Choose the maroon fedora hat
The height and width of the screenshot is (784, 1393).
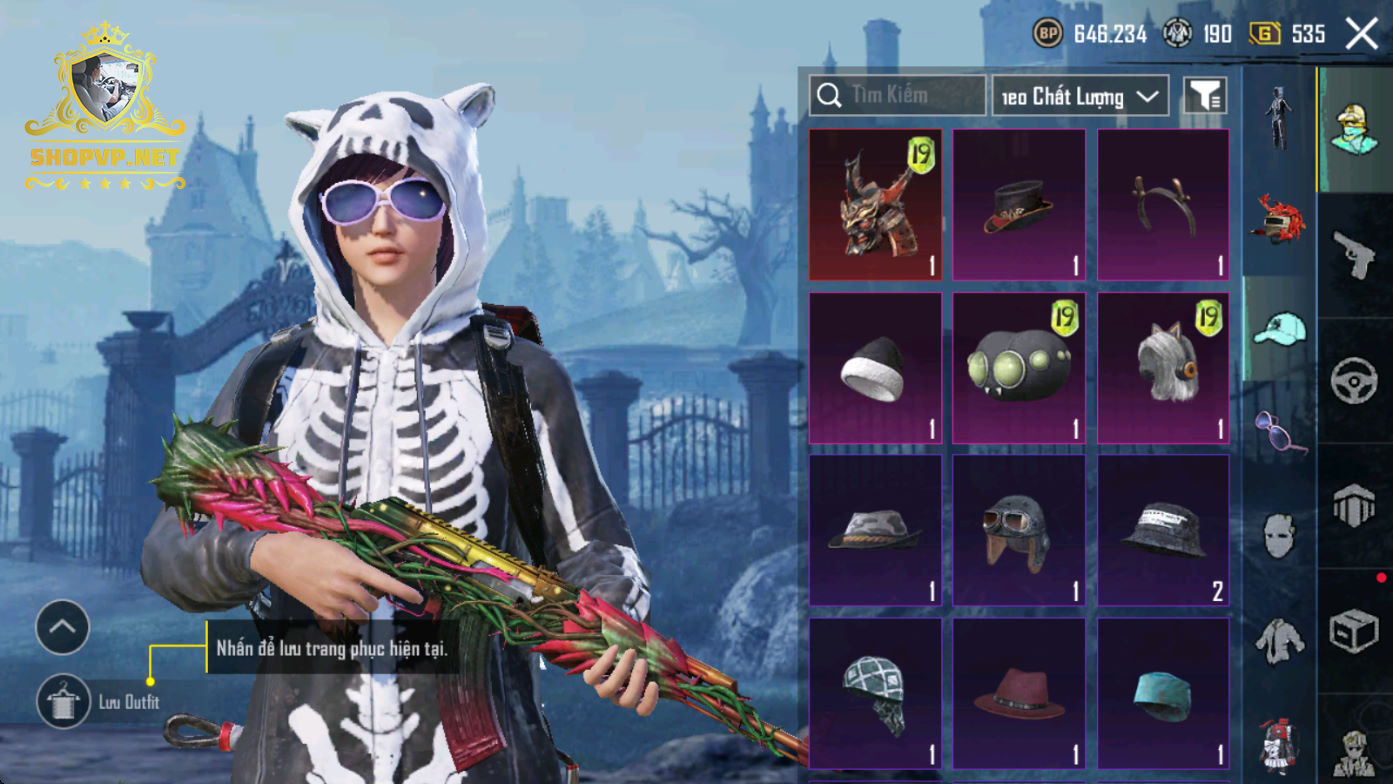coord(1019,693)
